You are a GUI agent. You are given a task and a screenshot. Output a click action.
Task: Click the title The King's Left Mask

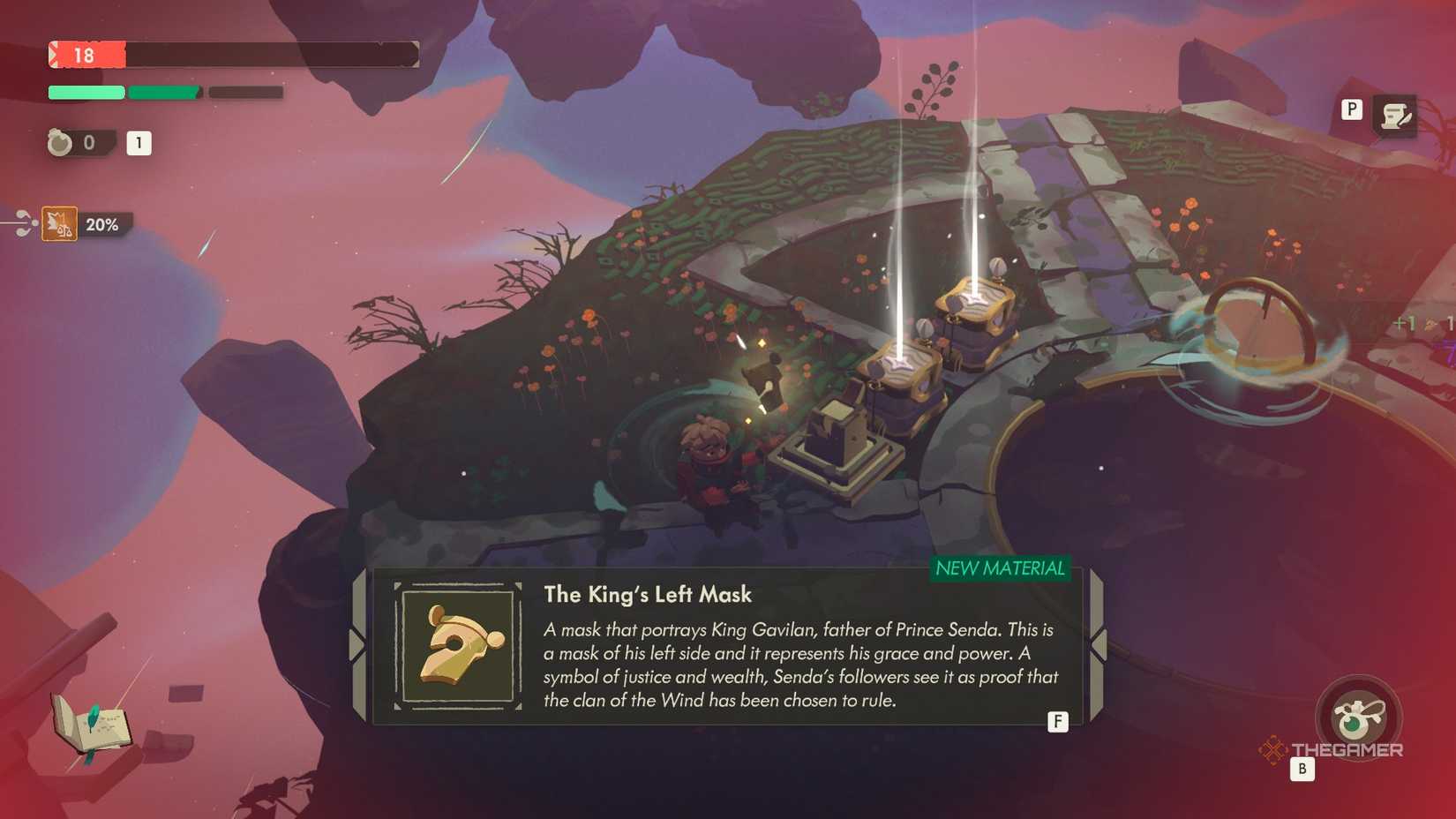[648, 595]
